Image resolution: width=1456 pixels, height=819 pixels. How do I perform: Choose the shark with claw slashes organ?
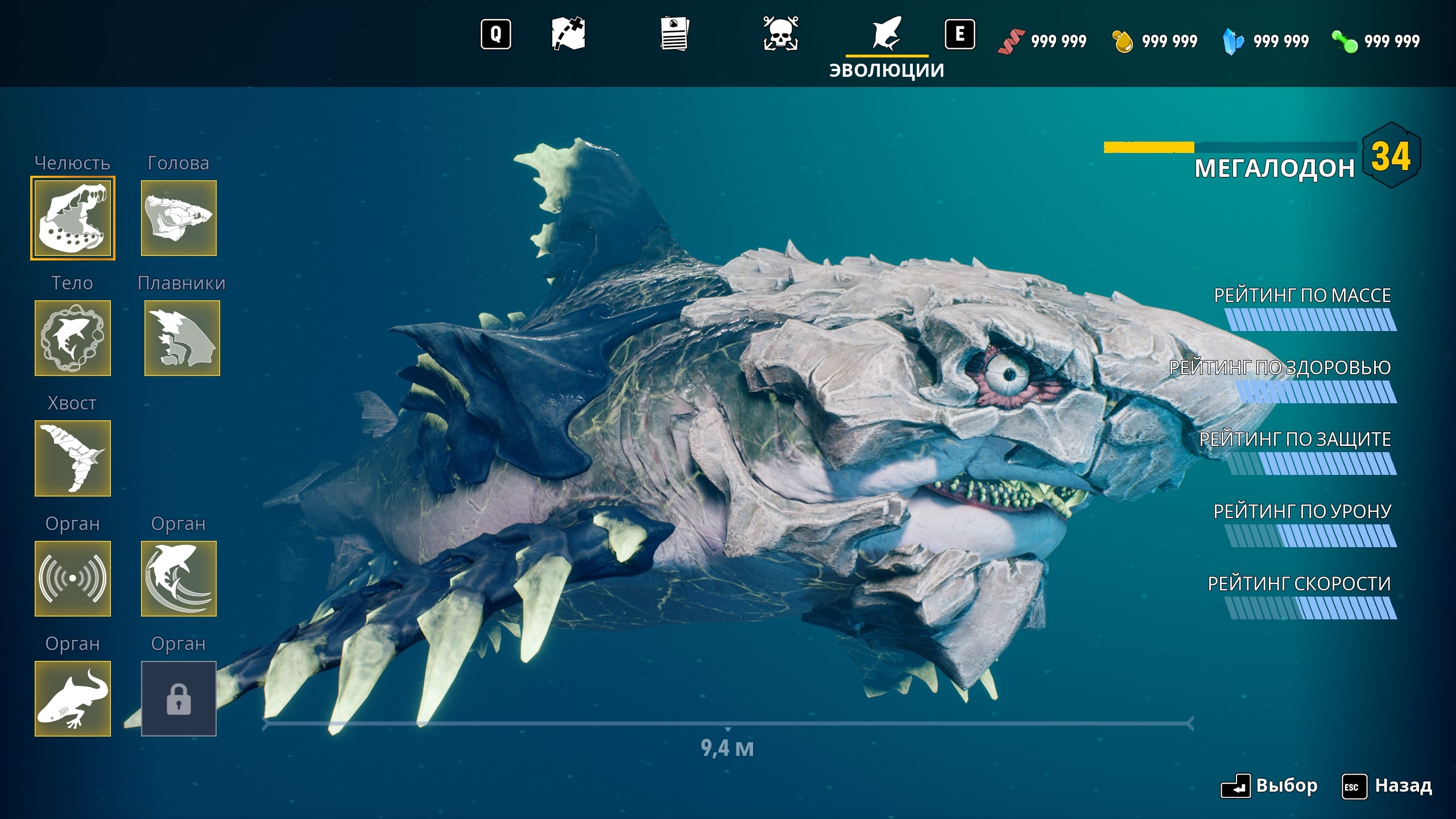point(179,578)
